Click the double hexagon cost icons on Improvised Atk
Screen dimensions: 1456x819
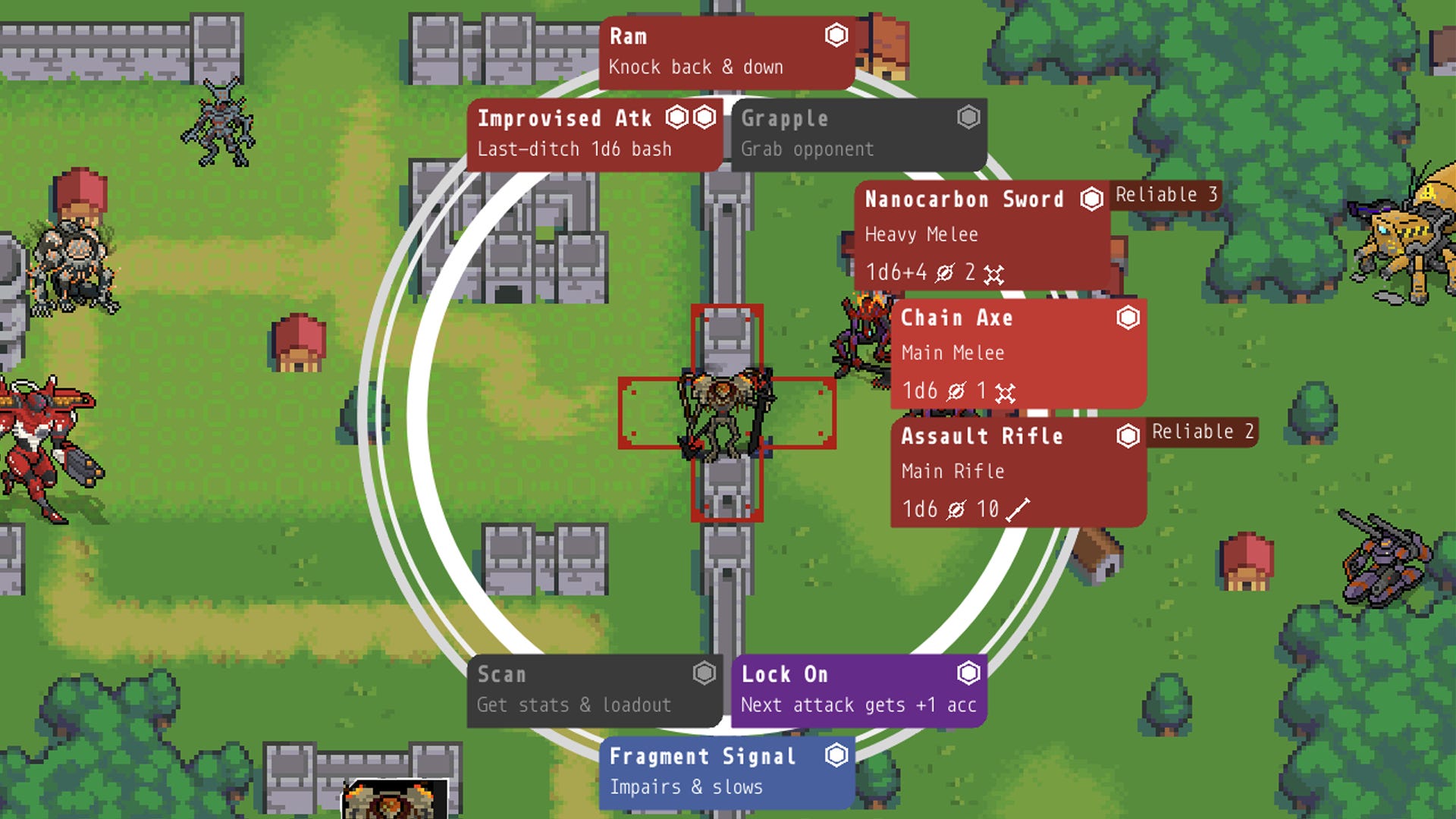click(690, 117)
